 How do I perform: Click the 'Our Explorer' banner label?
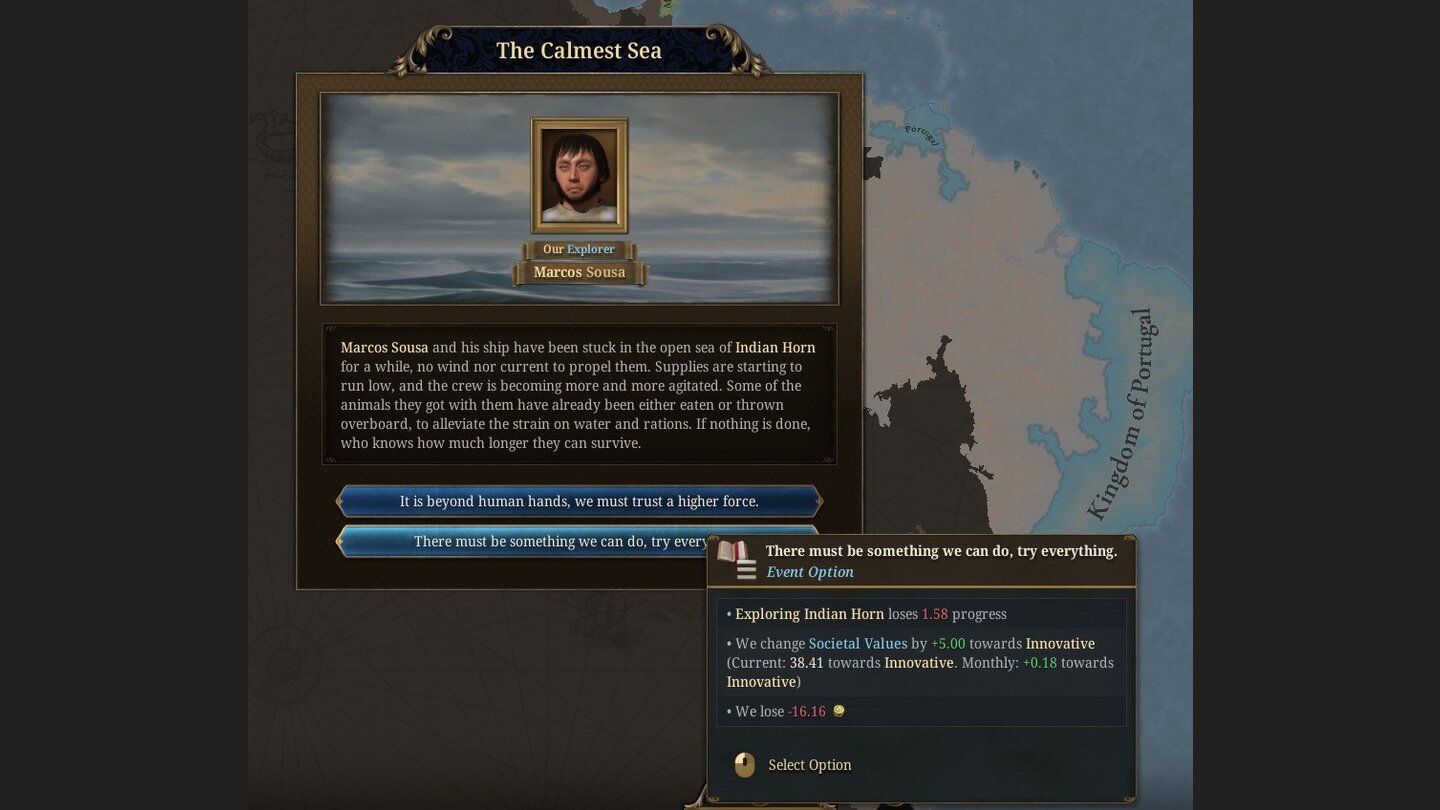pyautogui.click(x=579, y=249)
